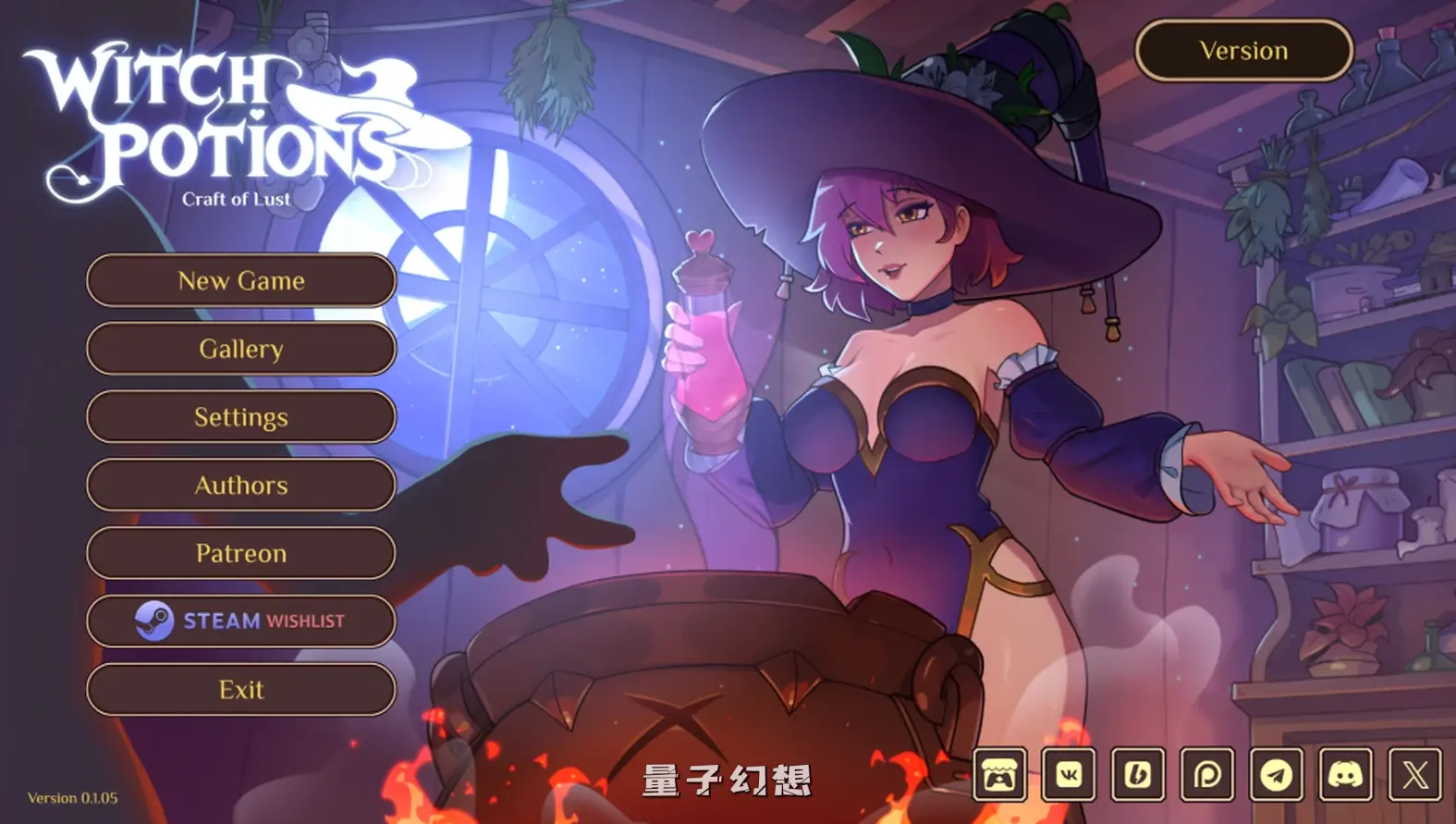This screenshot has height=824, width=1456.
Task: Click the Version 0.1.05 label
Action: pos(74,797)
